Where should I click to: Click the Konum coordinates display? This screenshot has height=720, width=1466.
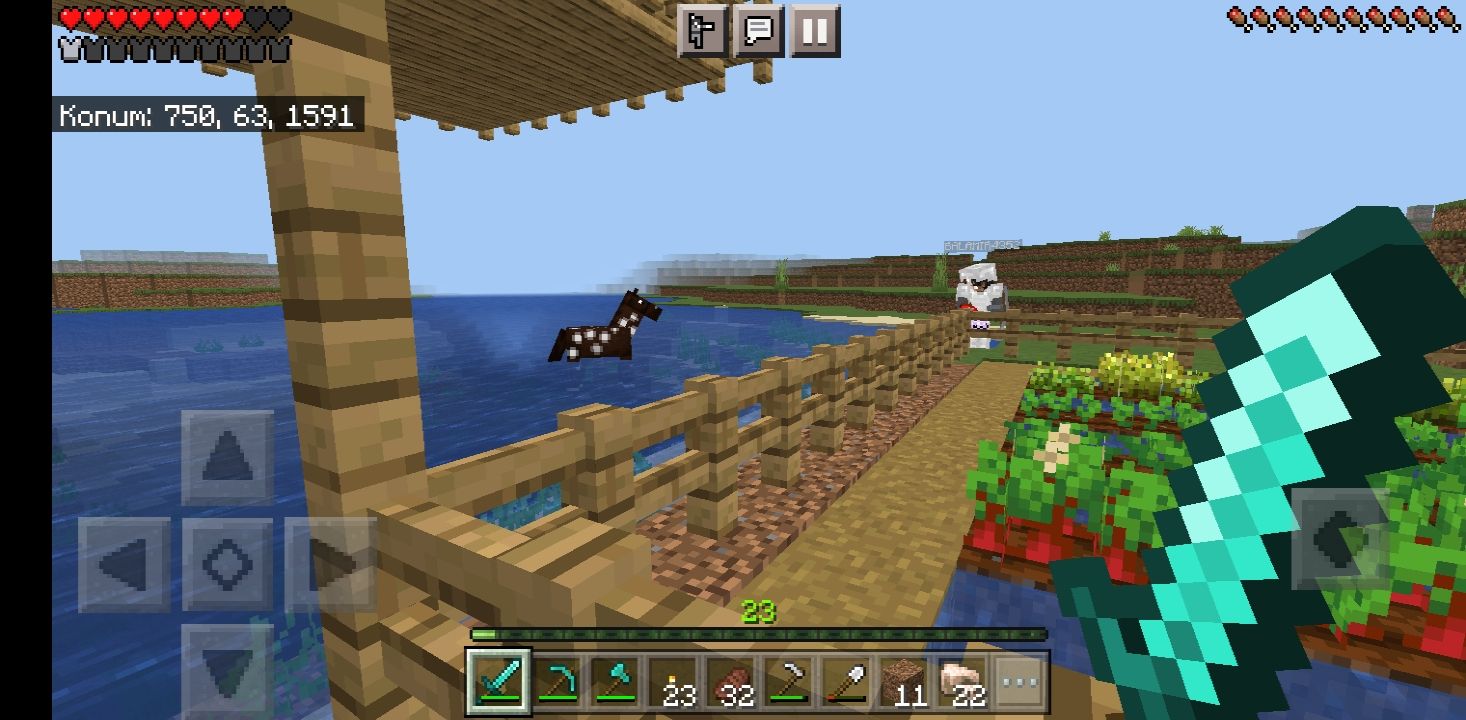pos(205,114)
